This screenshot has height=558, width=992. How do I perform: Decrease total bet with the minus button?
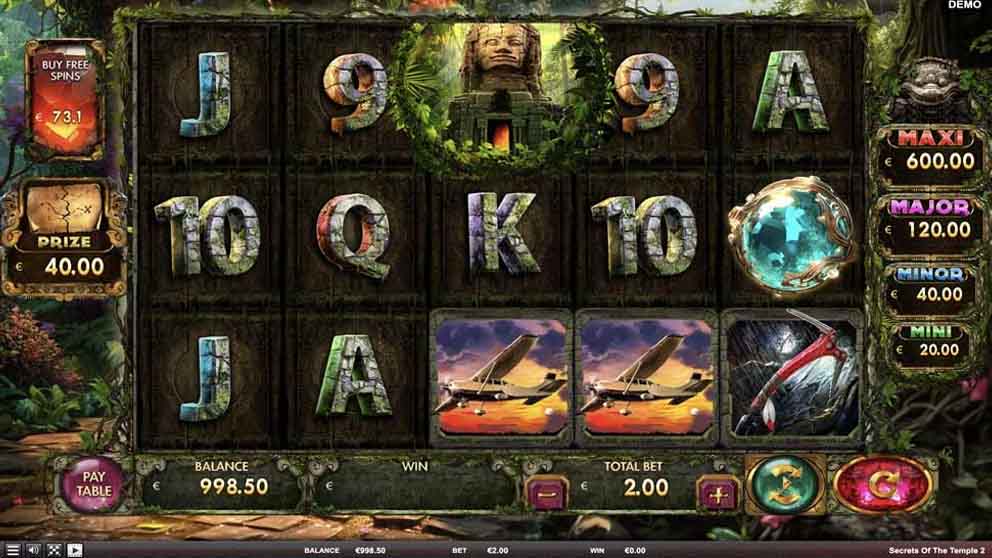click(x=546, y=492)
